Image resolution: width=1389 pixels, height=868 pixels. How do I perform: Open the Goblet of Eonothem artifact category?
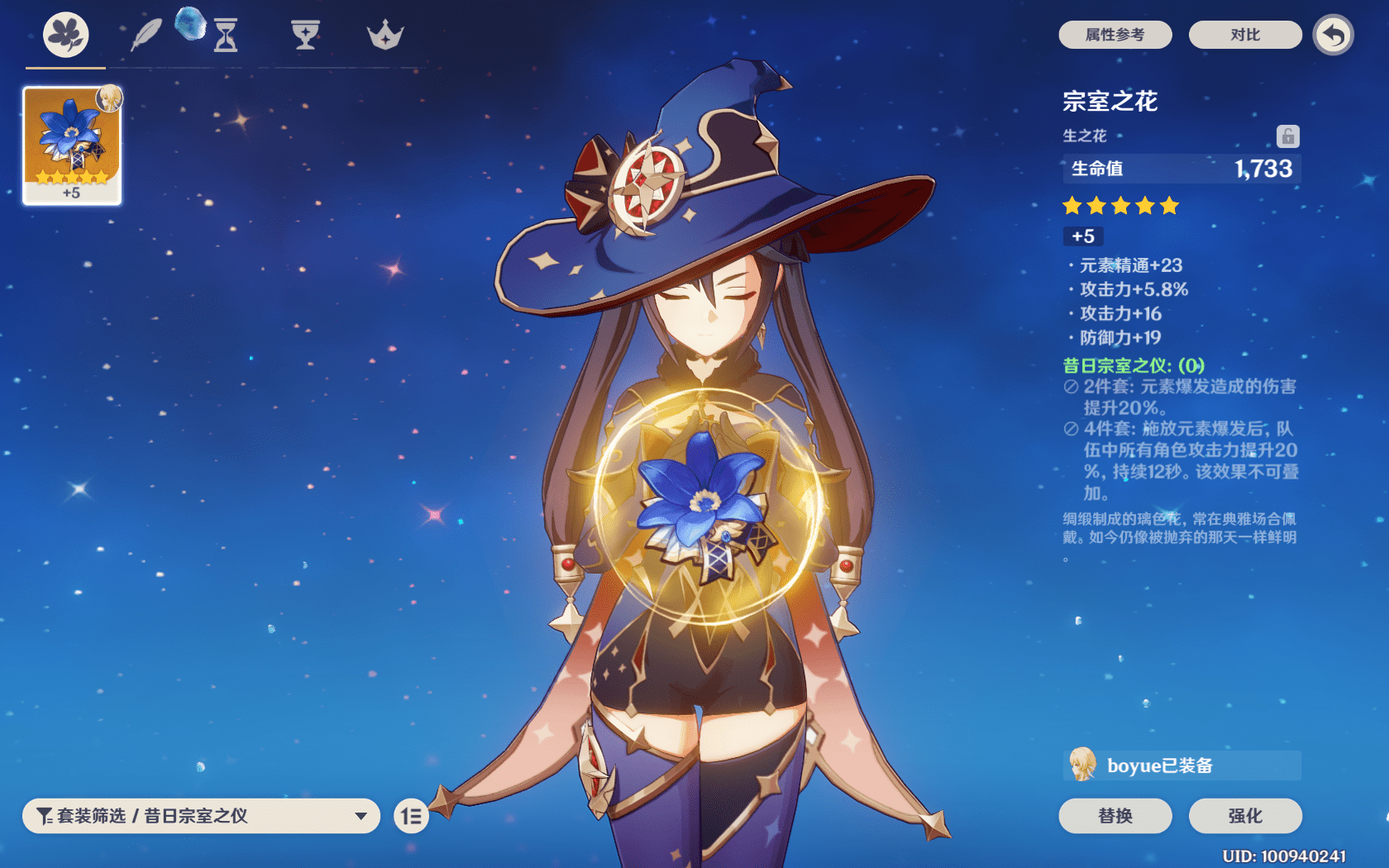(305, 35)
